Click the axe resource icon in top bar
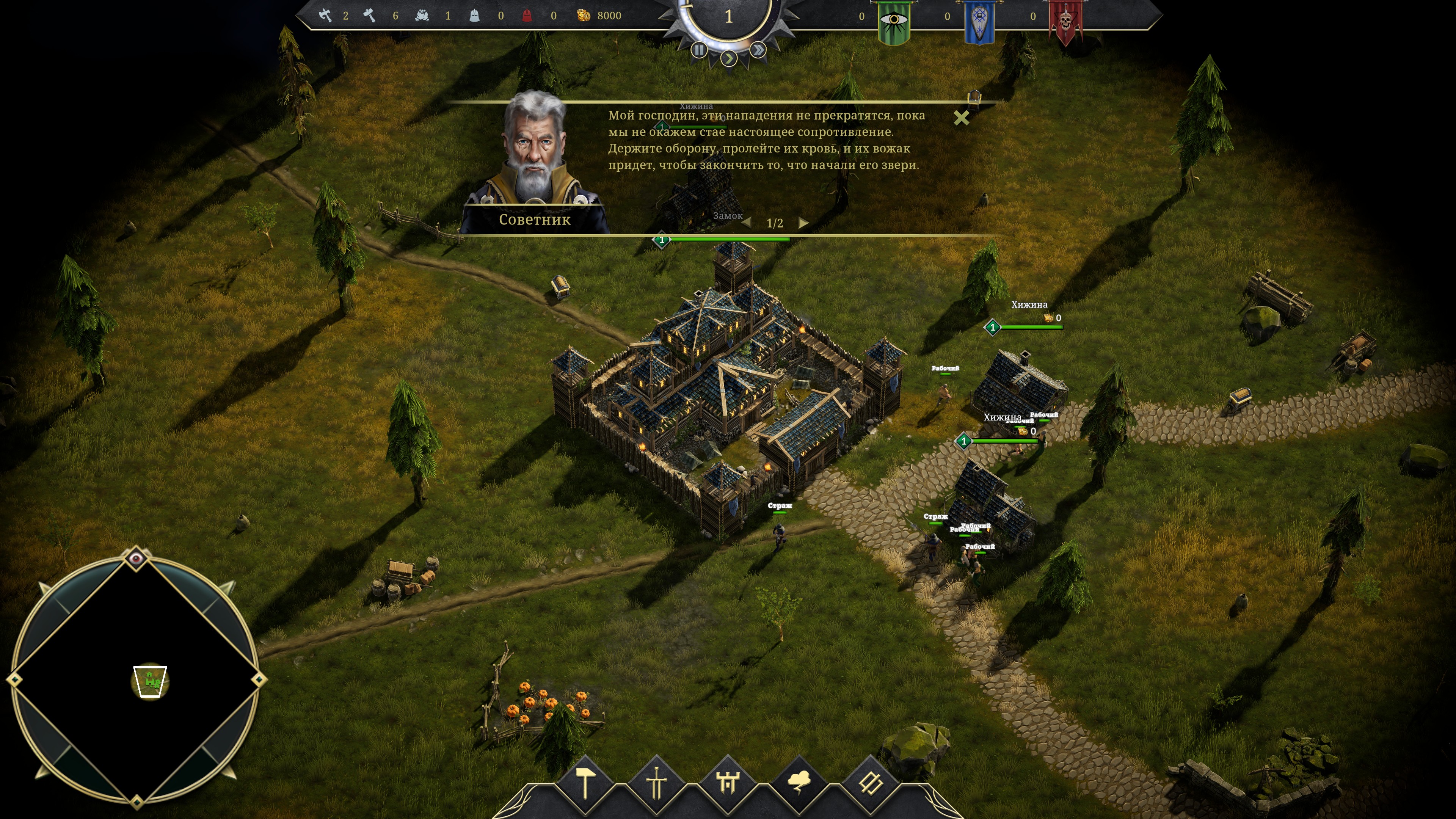1456x819 pixels. click(325, 16)
